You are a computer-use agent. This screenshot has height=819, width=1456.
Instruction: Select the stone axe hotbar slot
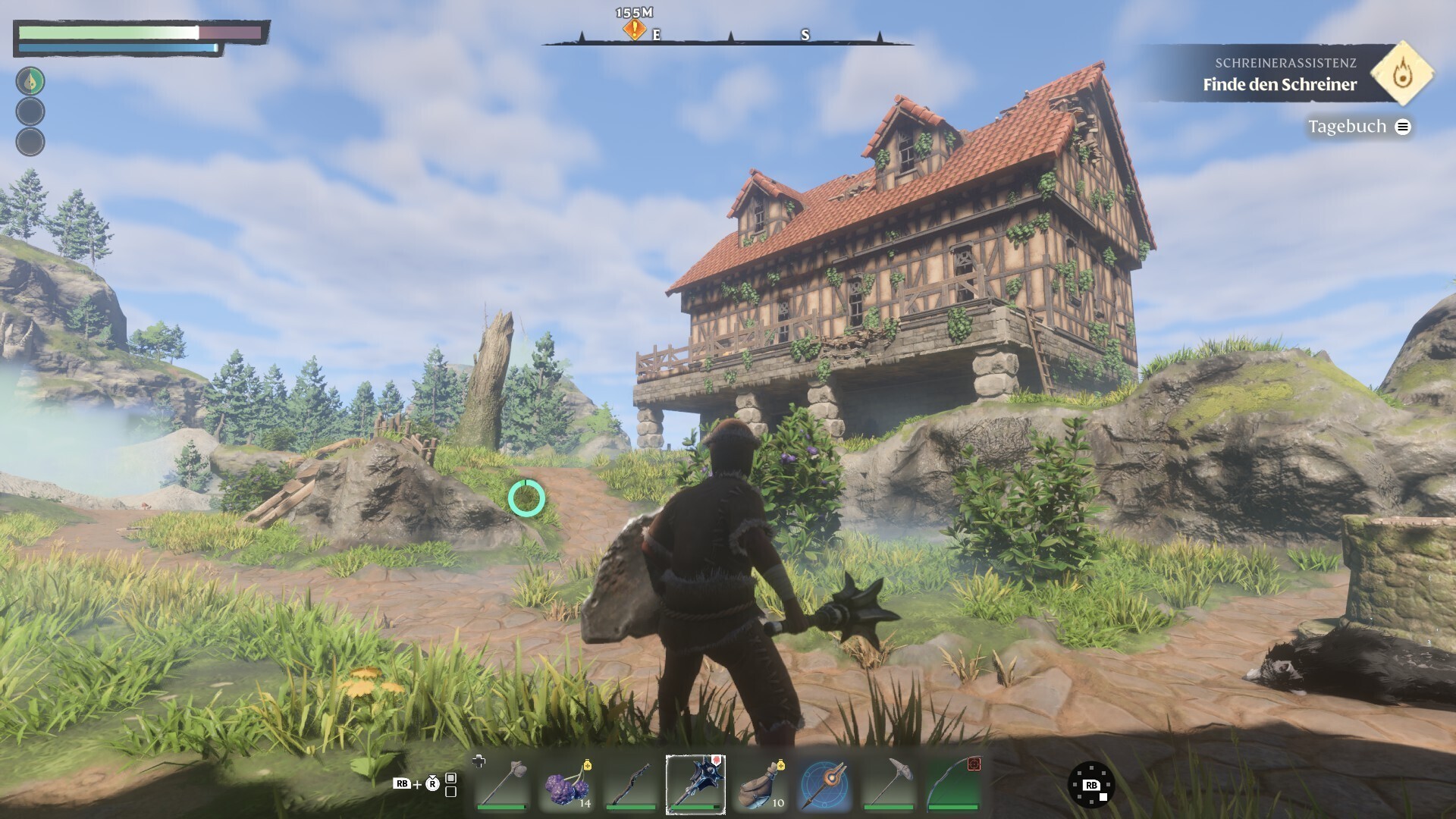point(502,784)
